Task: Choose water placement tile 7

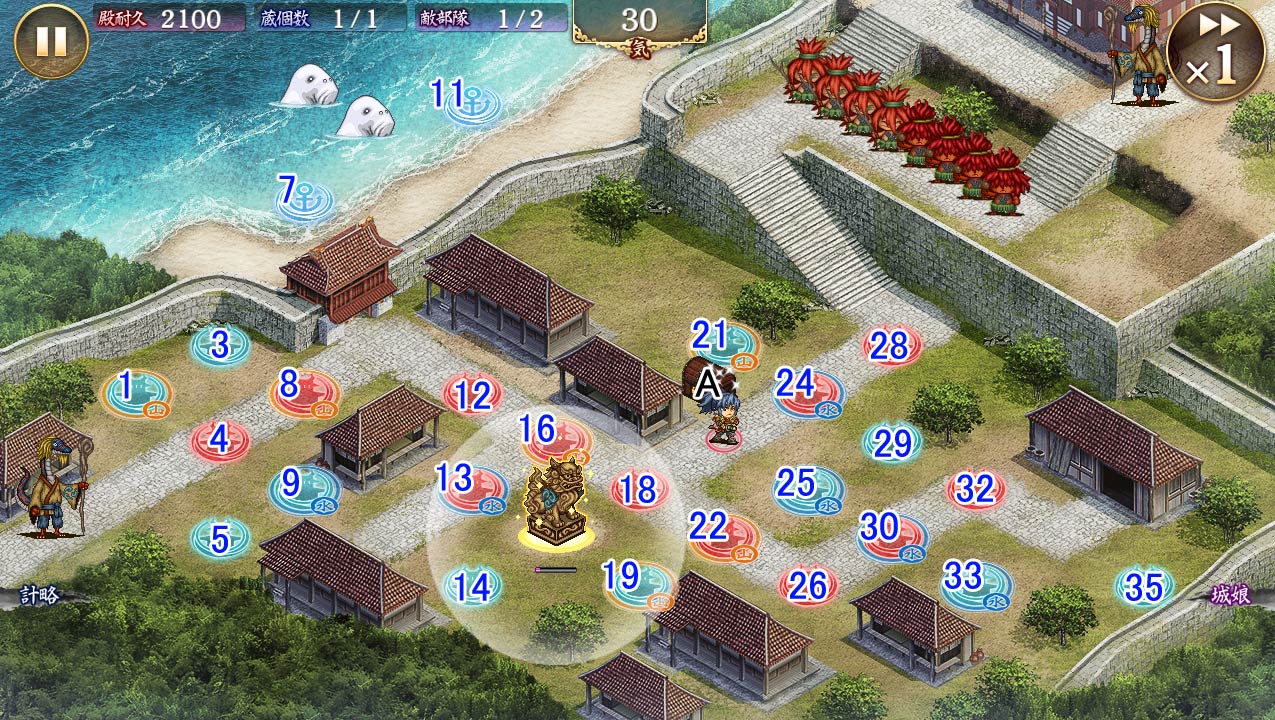Action: 304,197
